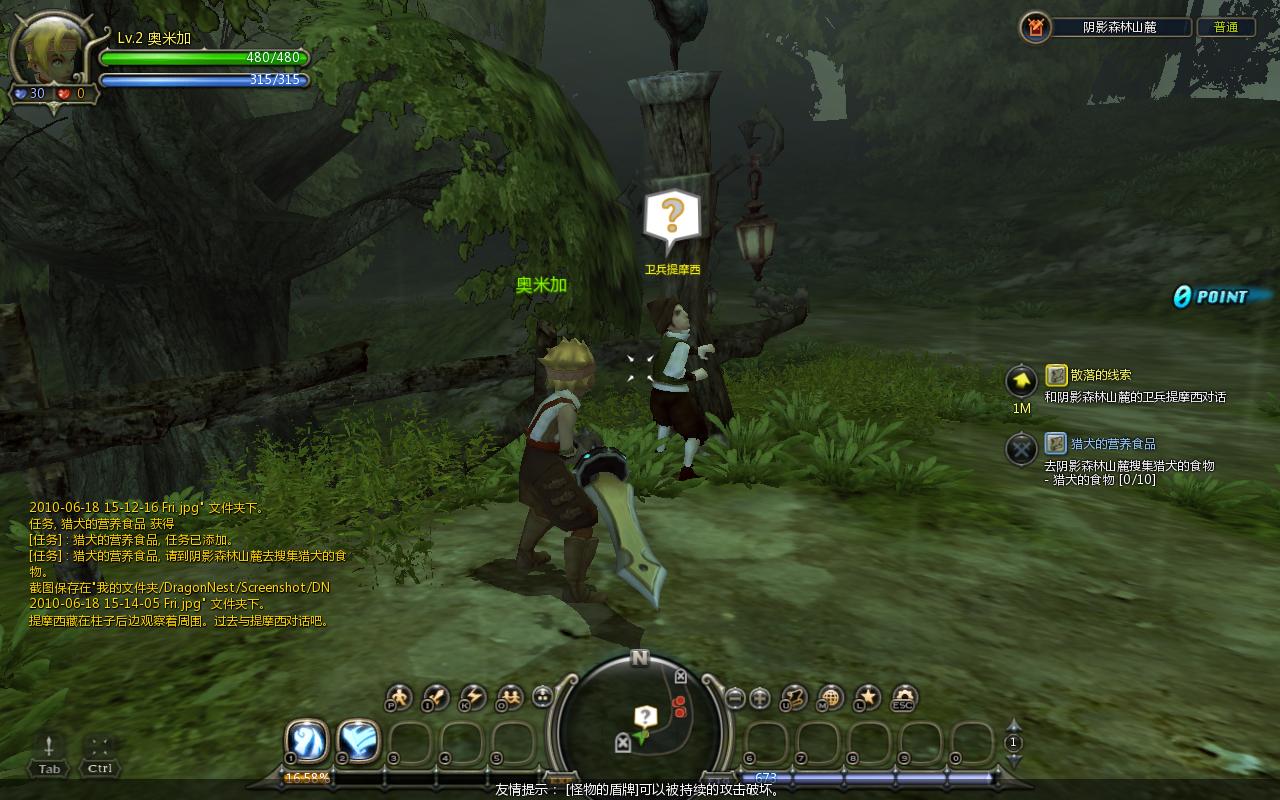Click the 阴影森林山麓 area name bar
Screen dimensions: 1280x800
(x=1120, y=28)
